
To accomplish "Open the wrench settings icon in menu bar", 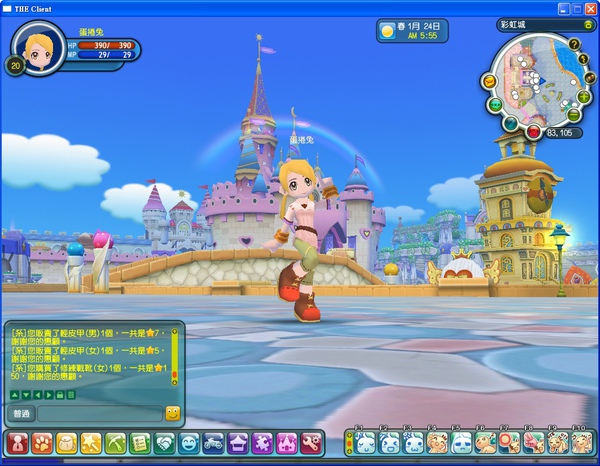I will point(310,441).
